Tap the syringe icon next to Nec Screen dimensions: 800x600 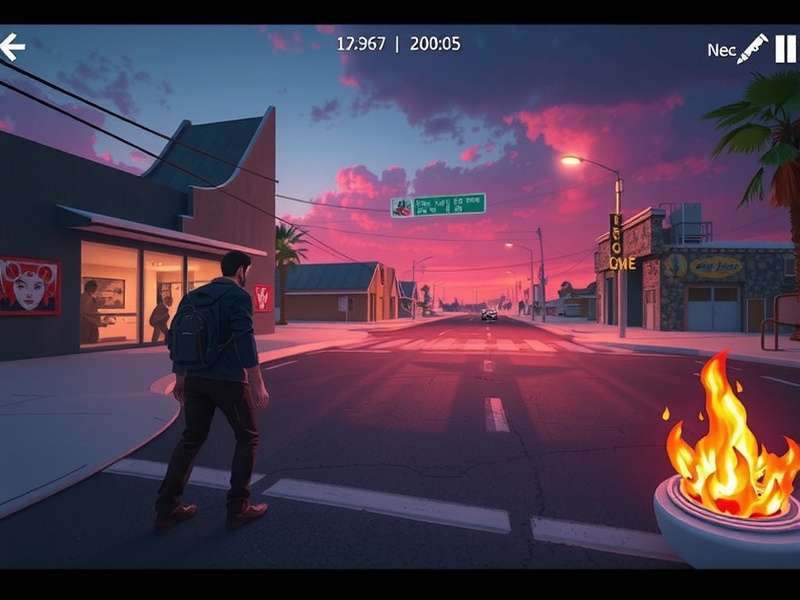coord(752,49)
